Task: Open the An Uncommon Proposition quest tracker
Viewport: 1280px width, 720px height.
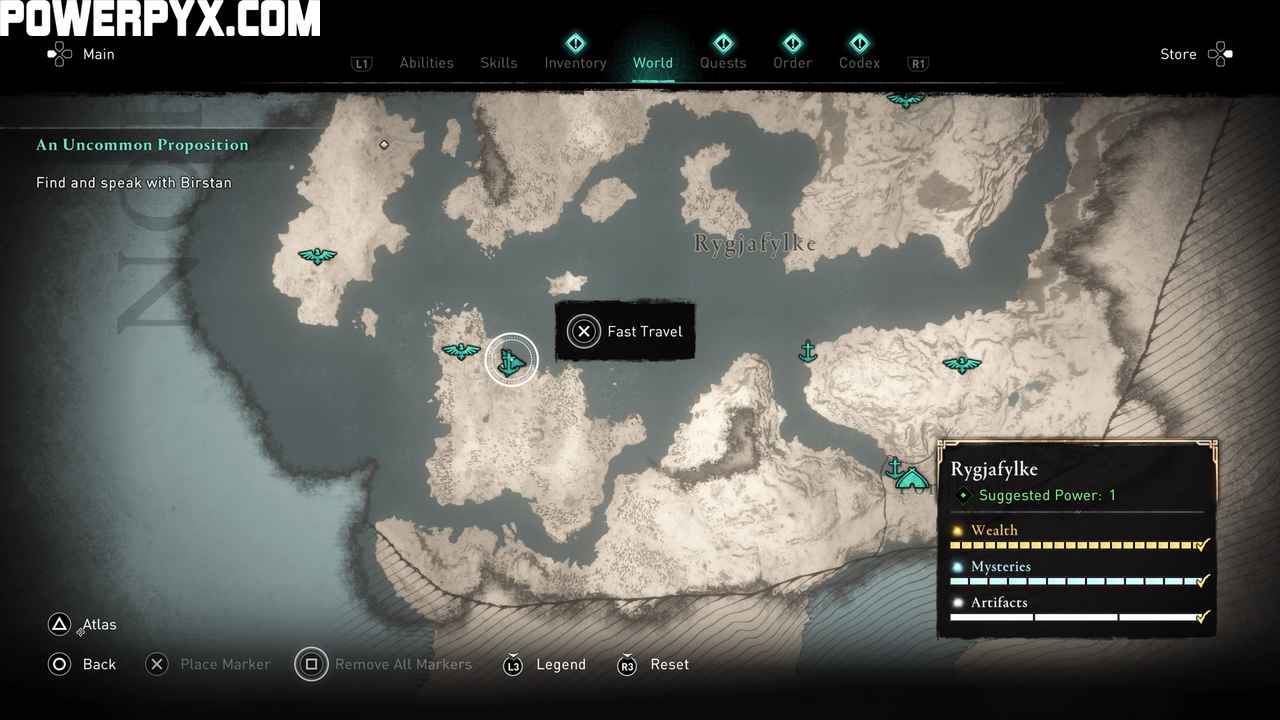Action: coord(142,145)
